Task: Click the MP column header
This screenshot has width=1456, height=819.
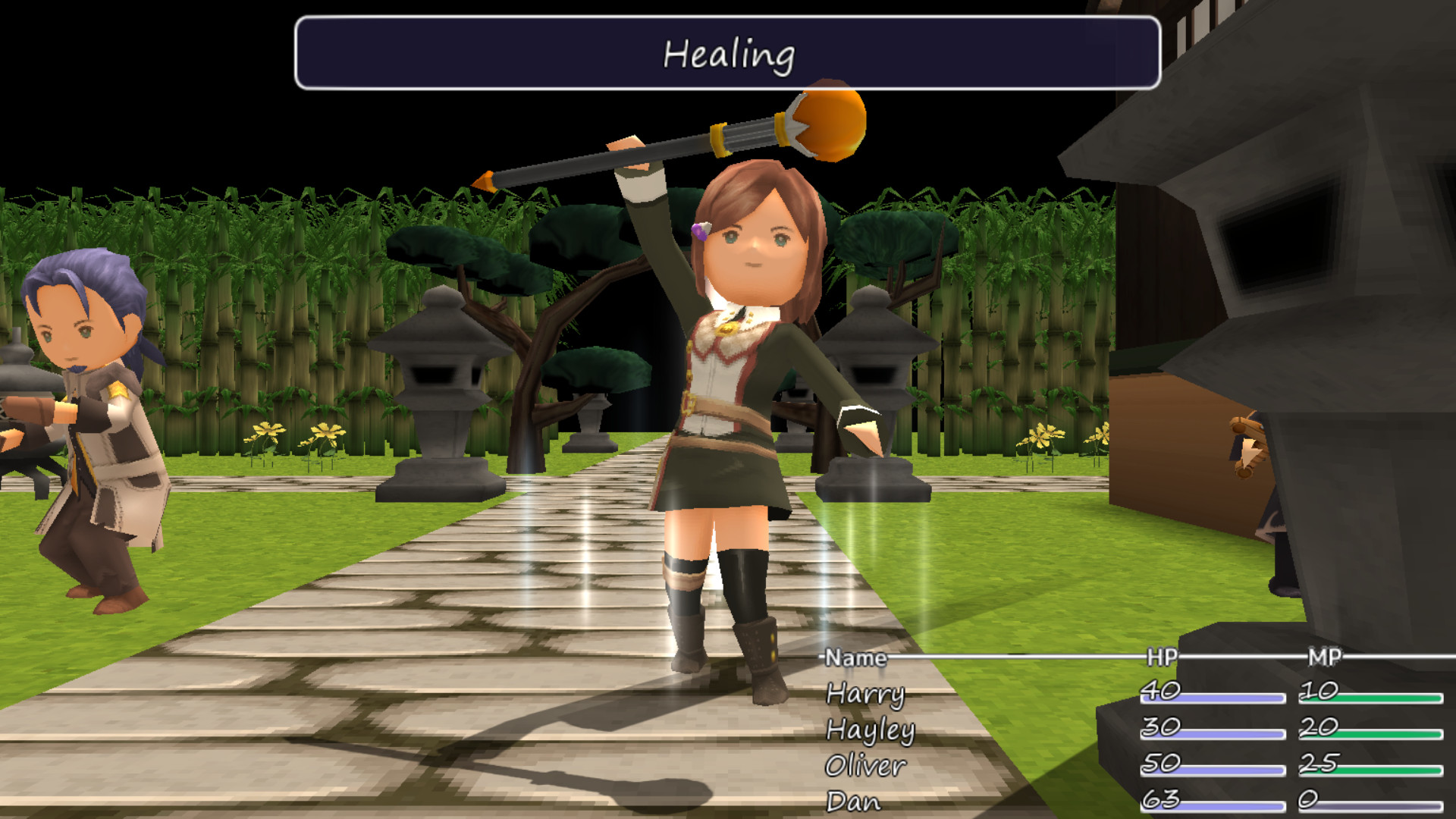Action: tap(1323, 658)
